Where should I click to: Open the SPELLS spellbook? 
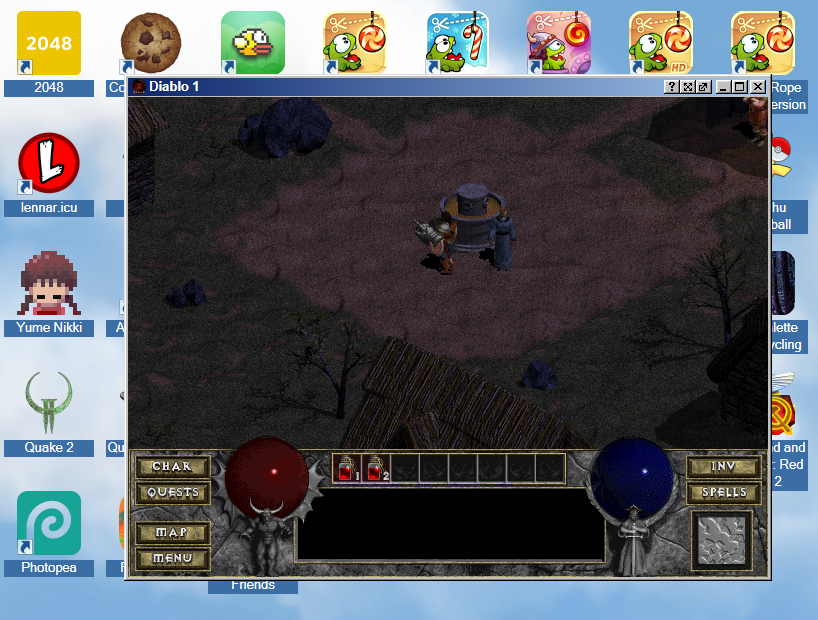[724, 492]
